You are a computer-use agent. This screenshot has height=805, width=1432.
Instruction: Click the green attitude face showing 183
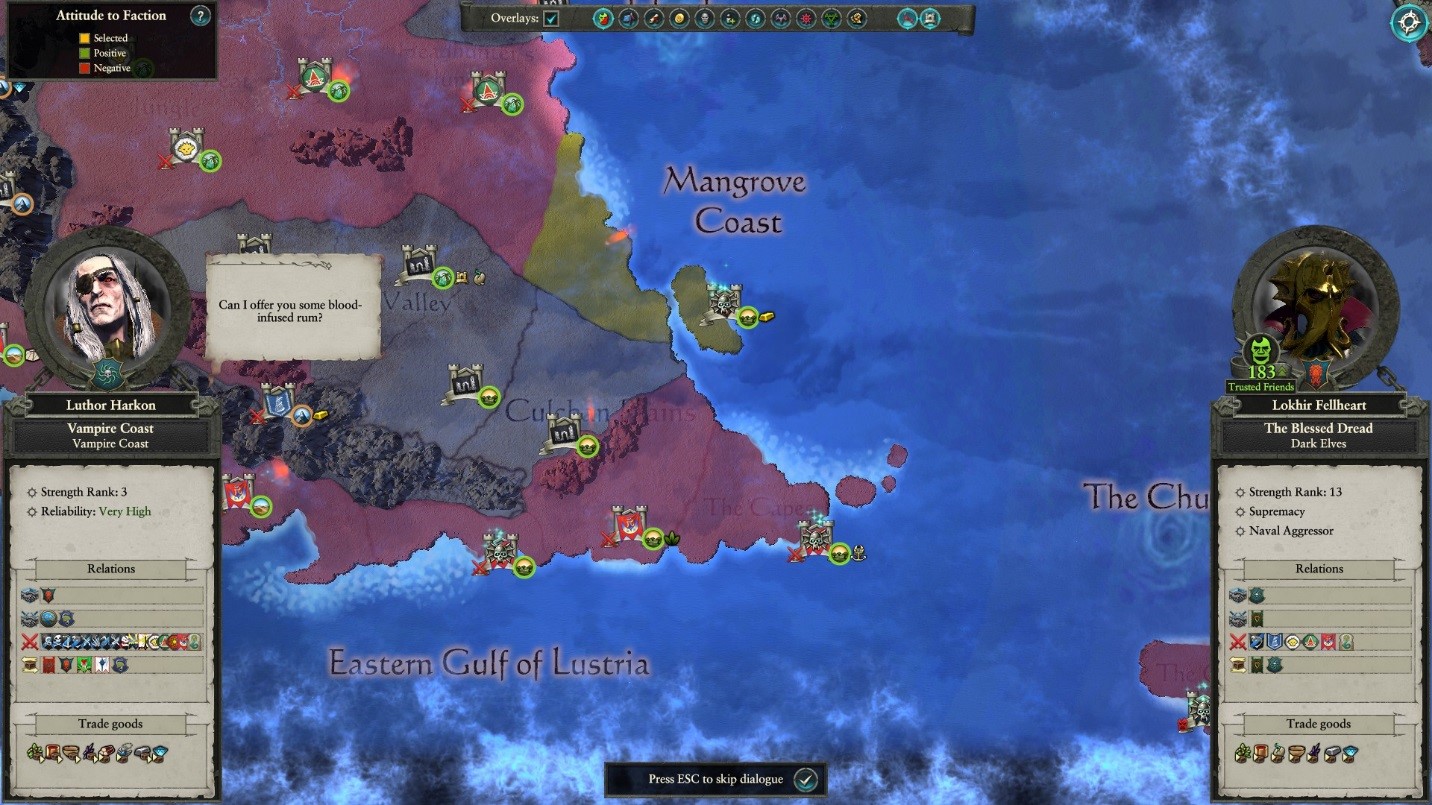pos(1262,351)
